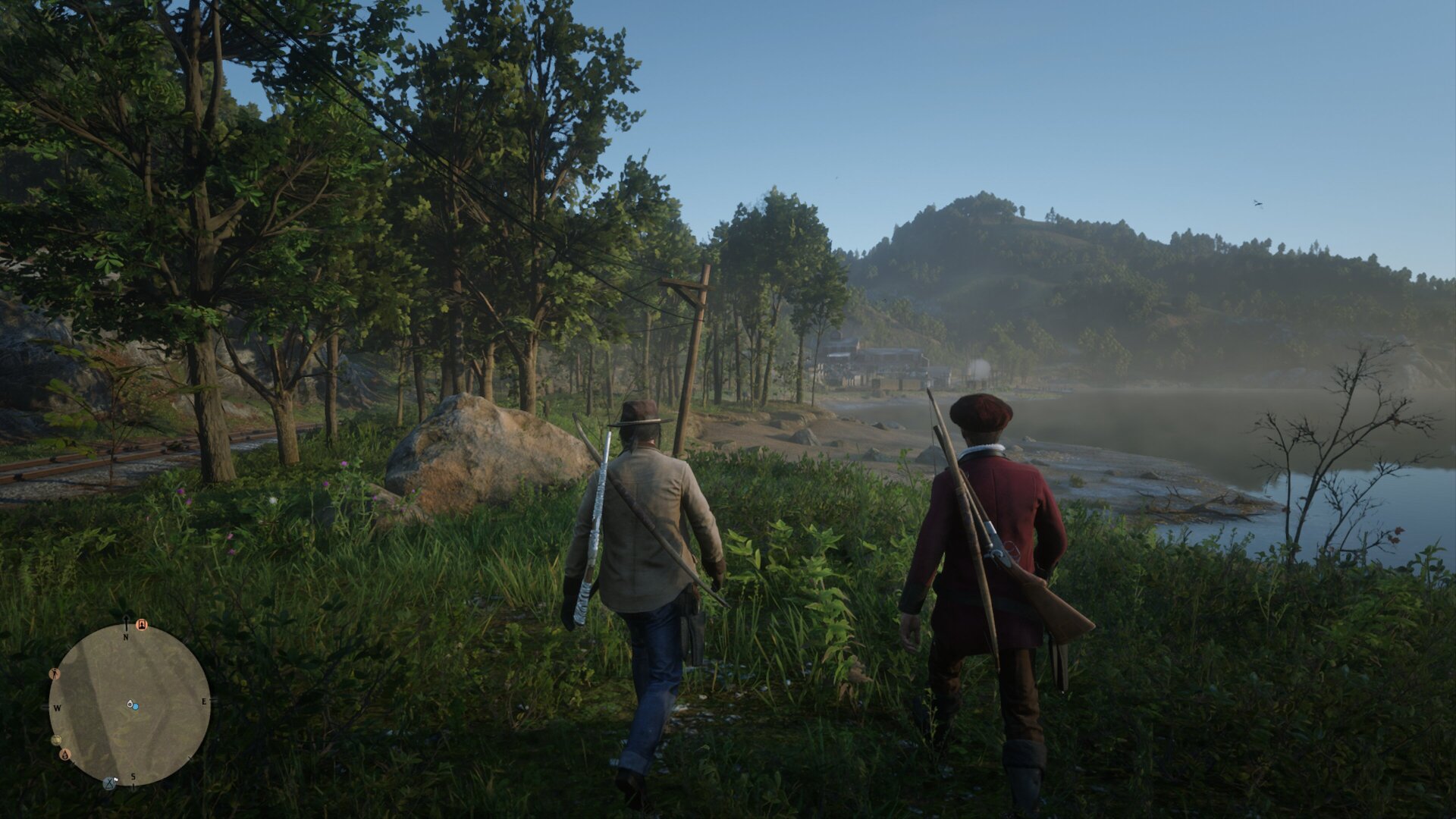Click the gold coin icon on the minimap rim
1456x819 pixels.
pyautogui.click(x=56, y=739)
